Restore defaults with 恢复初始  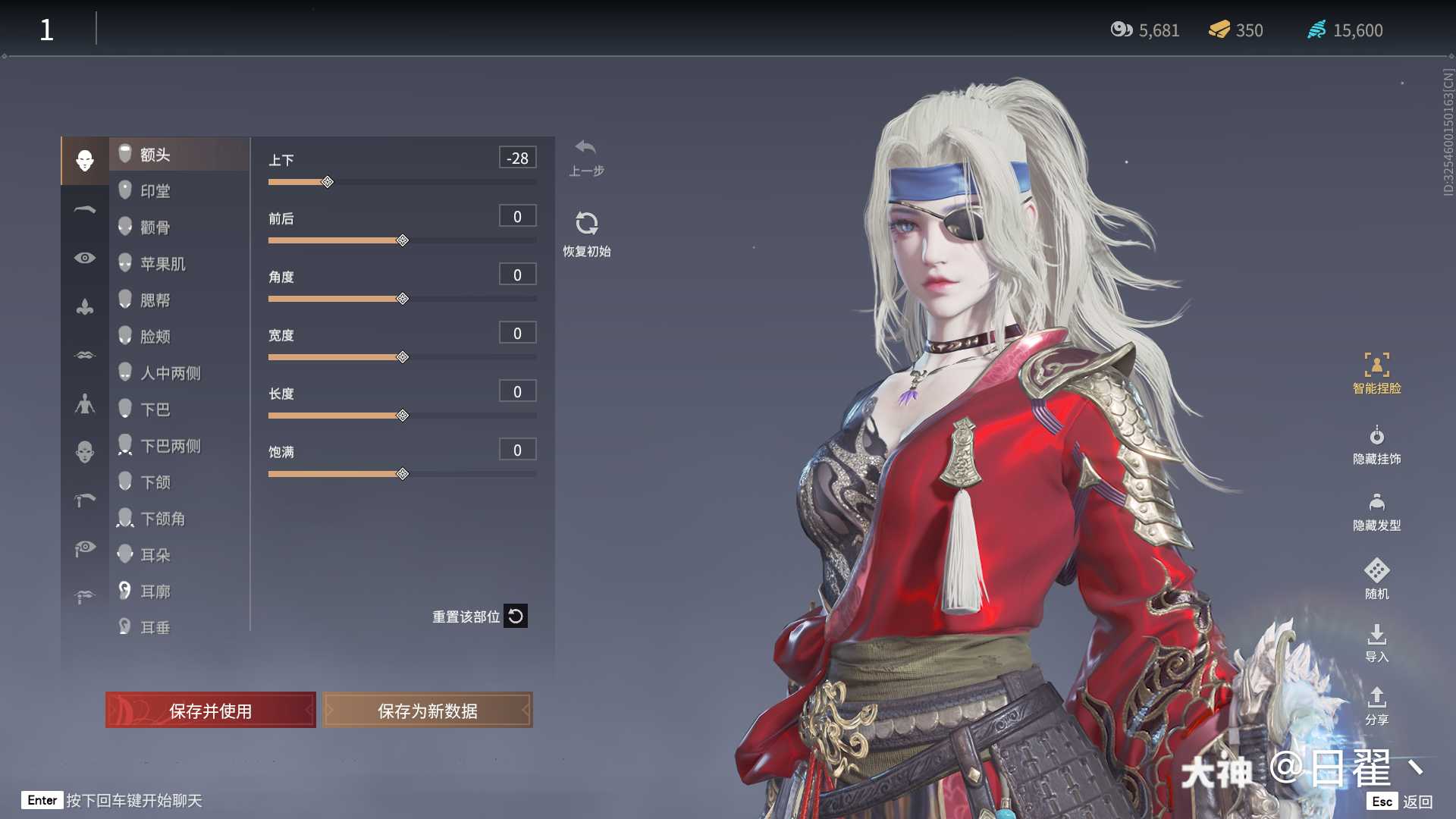(586, 234)
